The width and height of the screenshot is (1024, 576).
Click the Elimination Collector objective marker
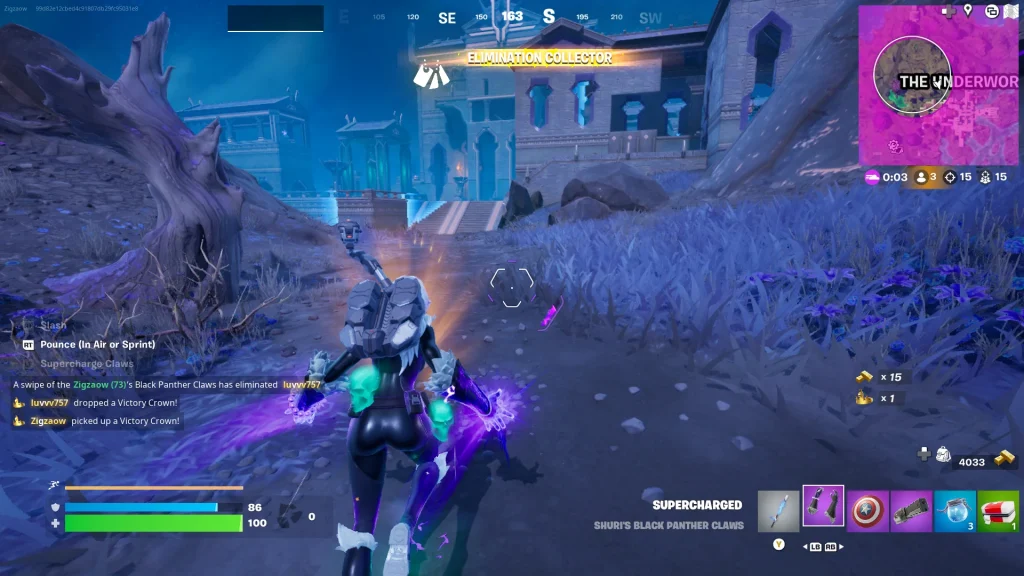[x=430, y=72]
